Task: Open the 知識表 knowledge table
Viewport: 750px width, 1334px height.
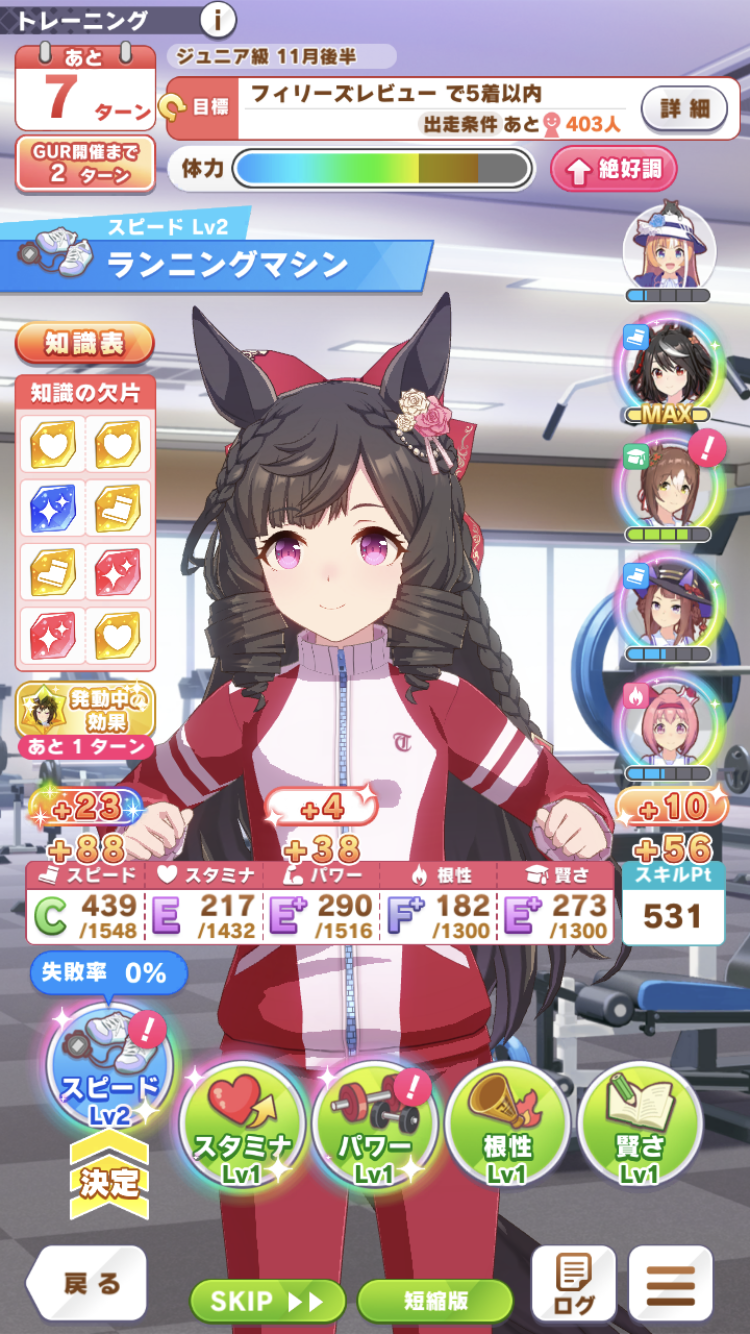Action: click(x=85, y=344)
